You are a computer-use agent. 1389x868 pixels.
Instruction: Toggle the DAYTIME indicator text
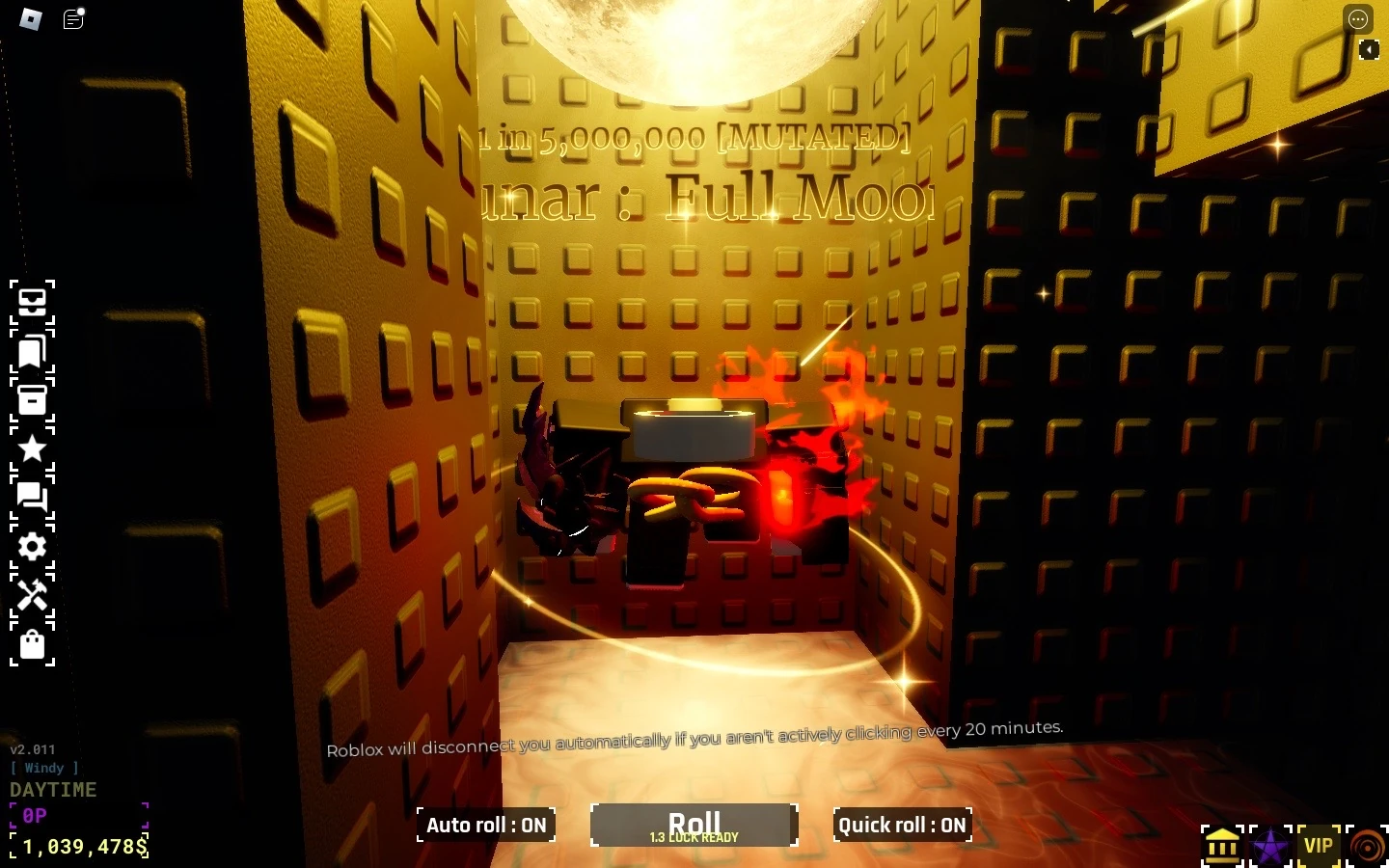(52, 789)
